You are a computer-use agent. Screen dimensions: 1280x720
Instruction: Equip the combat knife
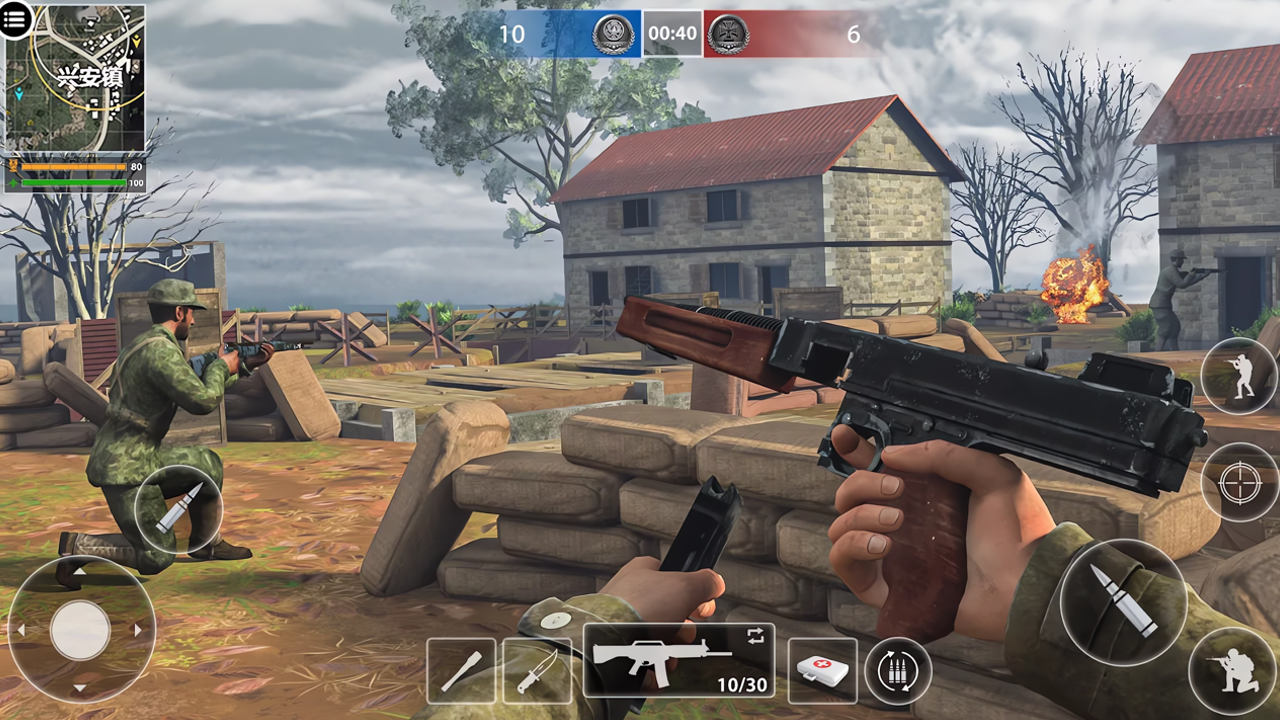point(538,670)
